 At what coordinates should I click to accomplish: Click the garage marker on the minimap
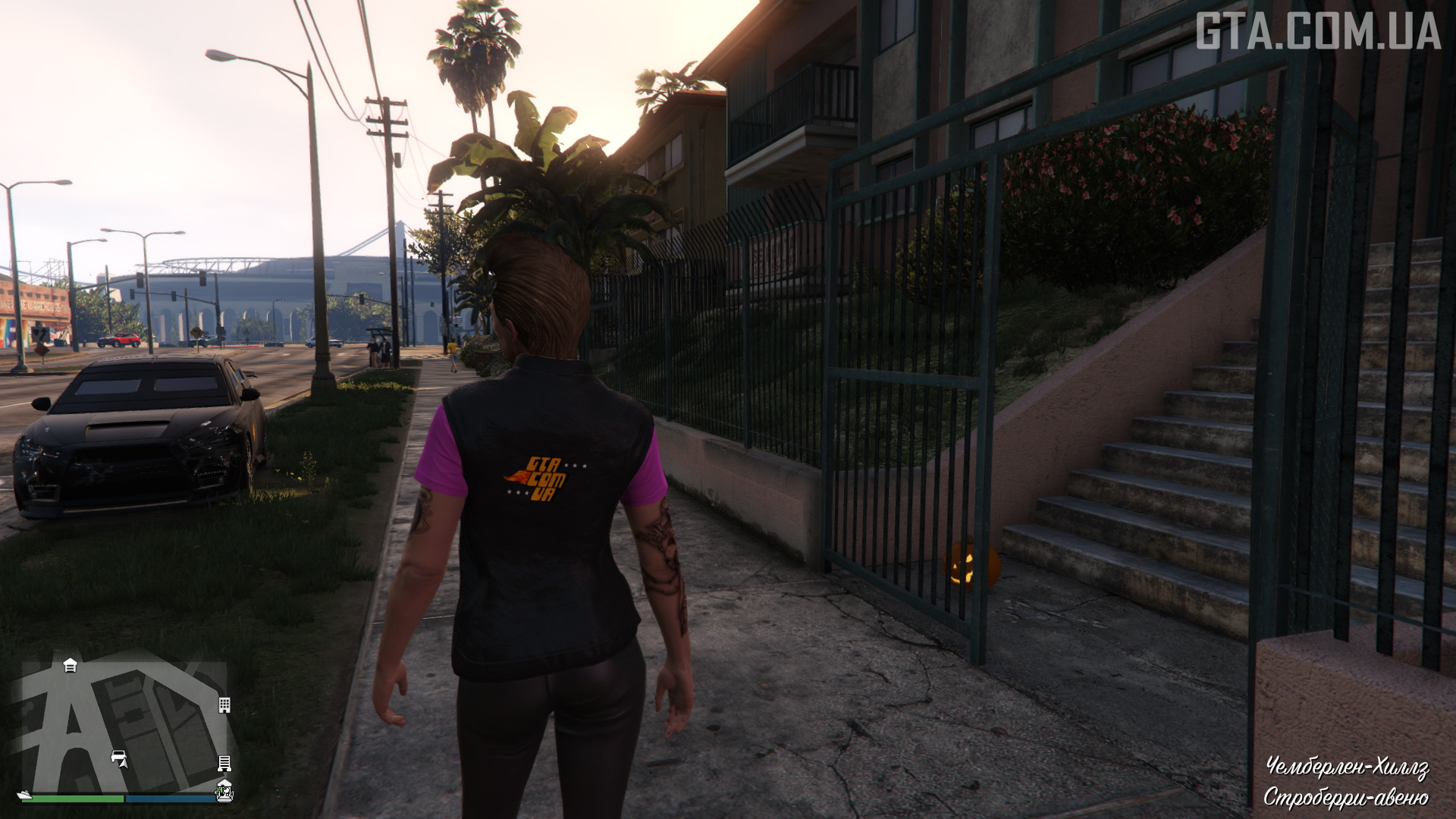70,666
